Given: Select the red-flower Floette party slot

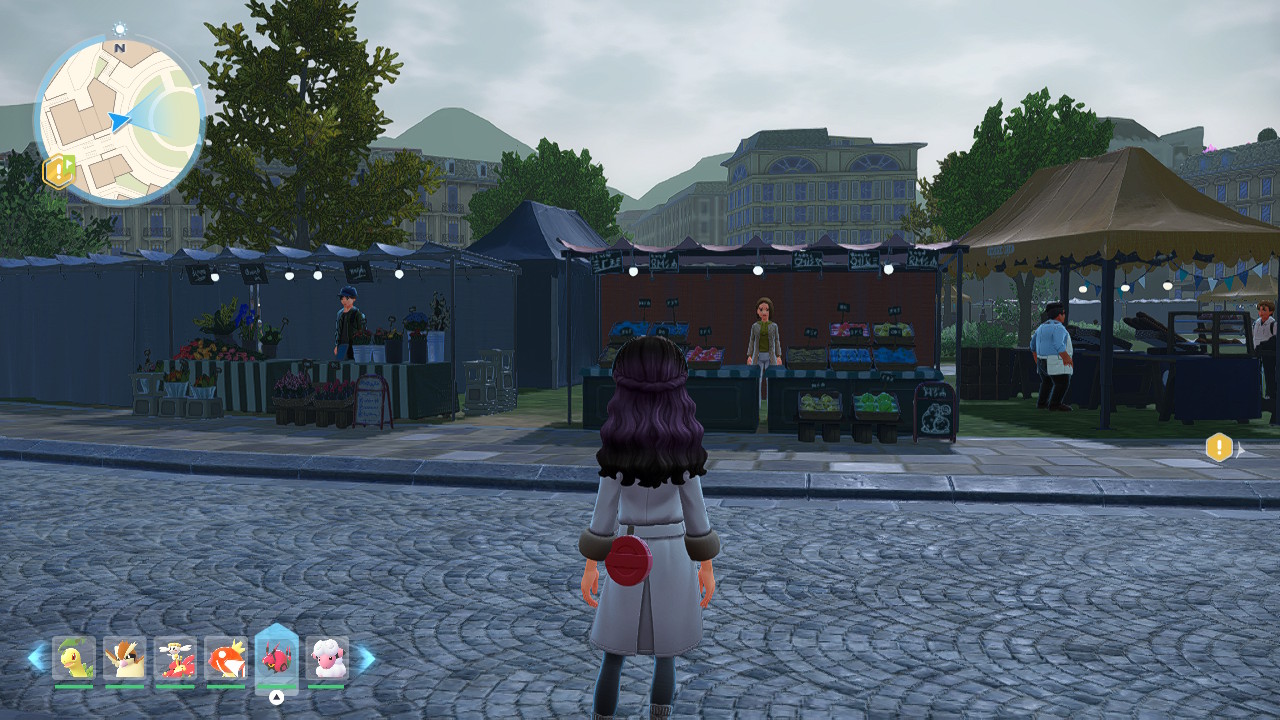Looking at the screenshot, I should 175,658.
